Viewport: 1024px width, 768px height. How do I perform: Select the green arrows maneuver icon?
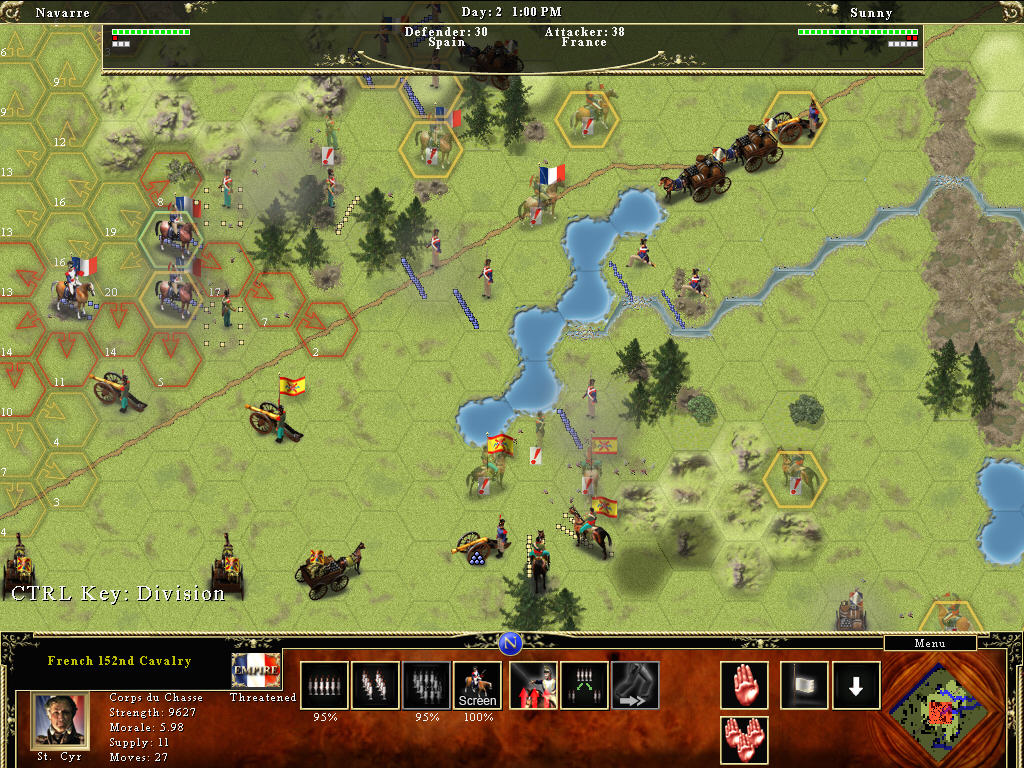tap(585, 685)
